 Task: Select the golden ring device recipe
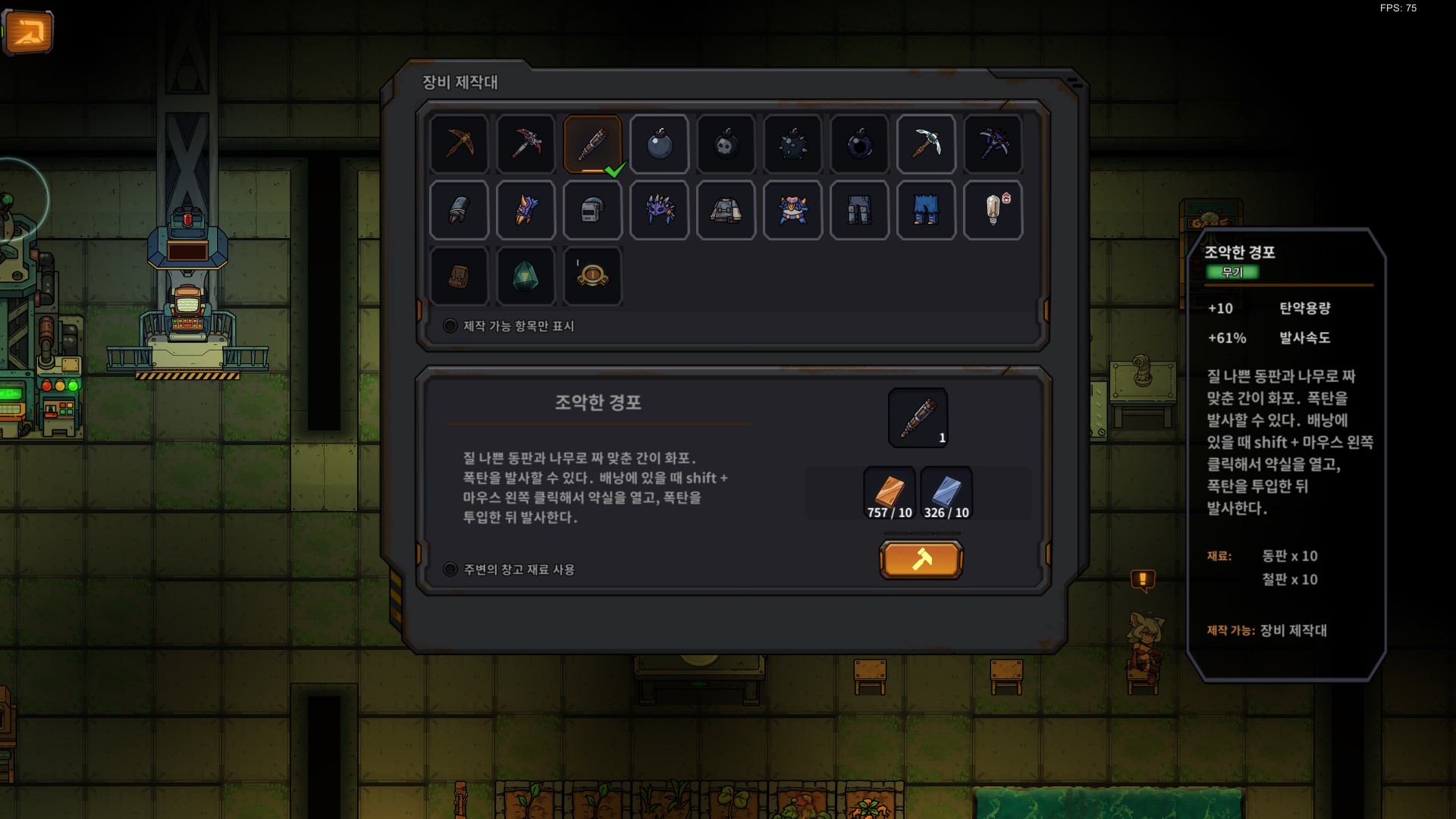click(593, 276)
